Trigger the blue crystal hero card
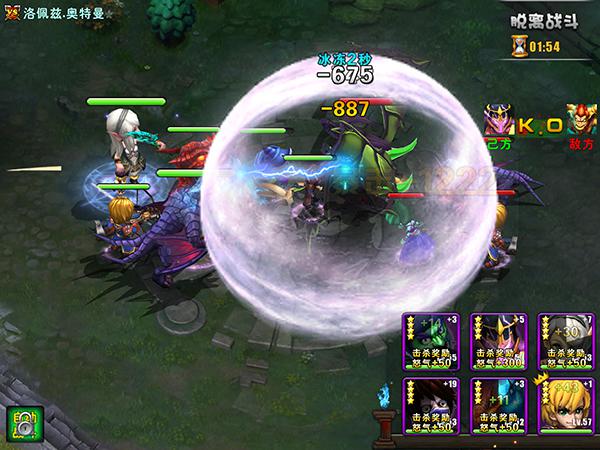 pyautogui.click(x=496, y=407)
